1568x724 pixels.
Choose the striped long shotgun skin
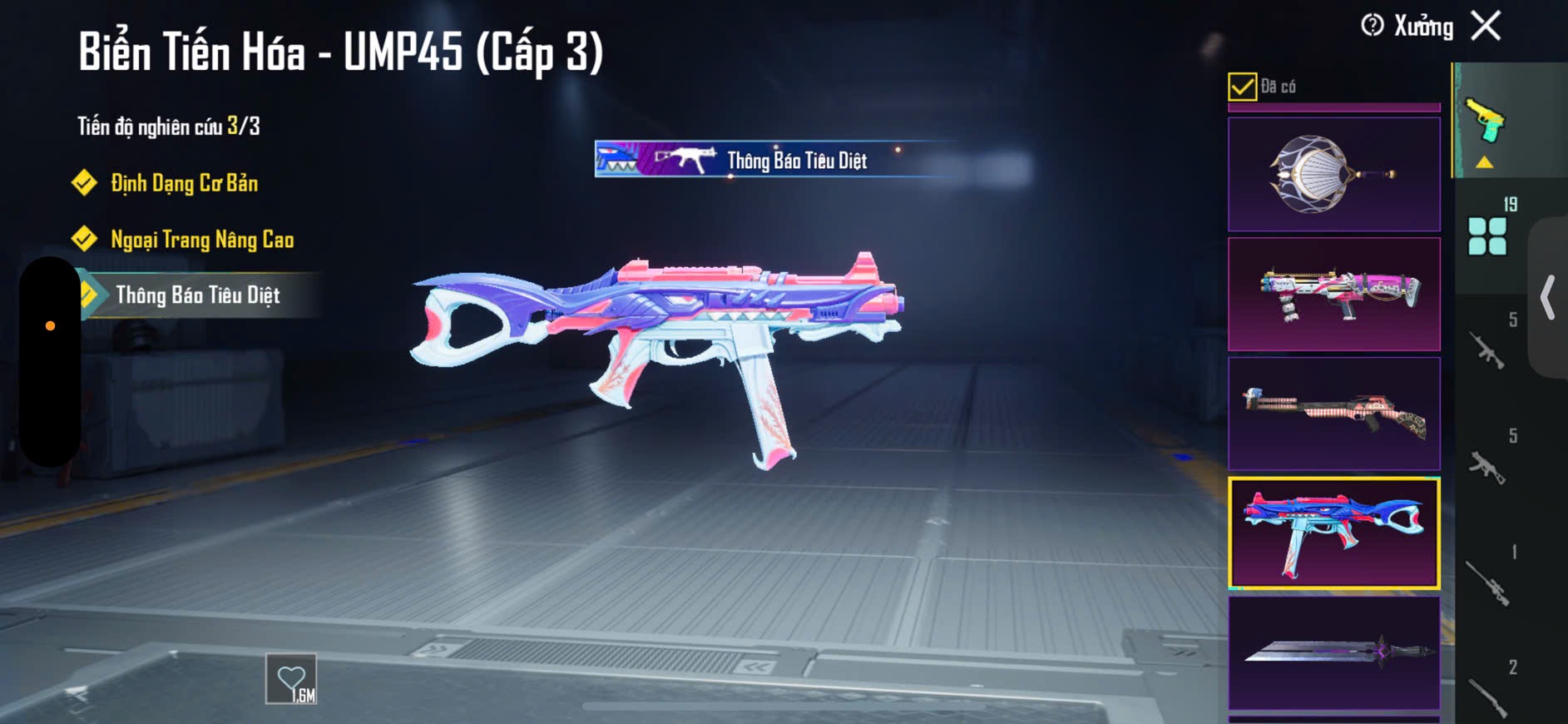pyautogui.click(x=1333, y=414)
